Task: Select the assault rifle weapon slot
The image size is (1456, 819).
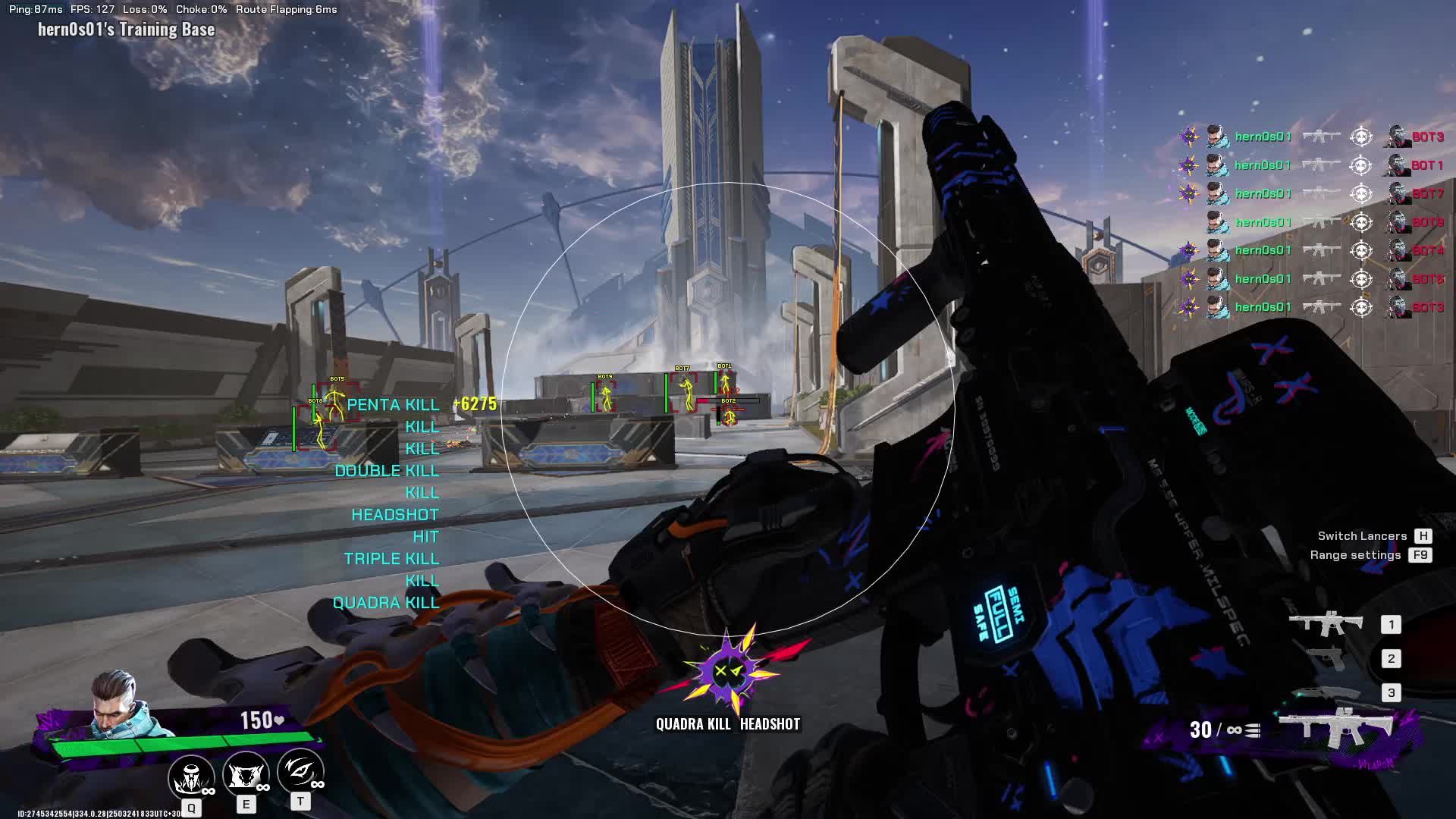Action: click(x=1327, y=624)
